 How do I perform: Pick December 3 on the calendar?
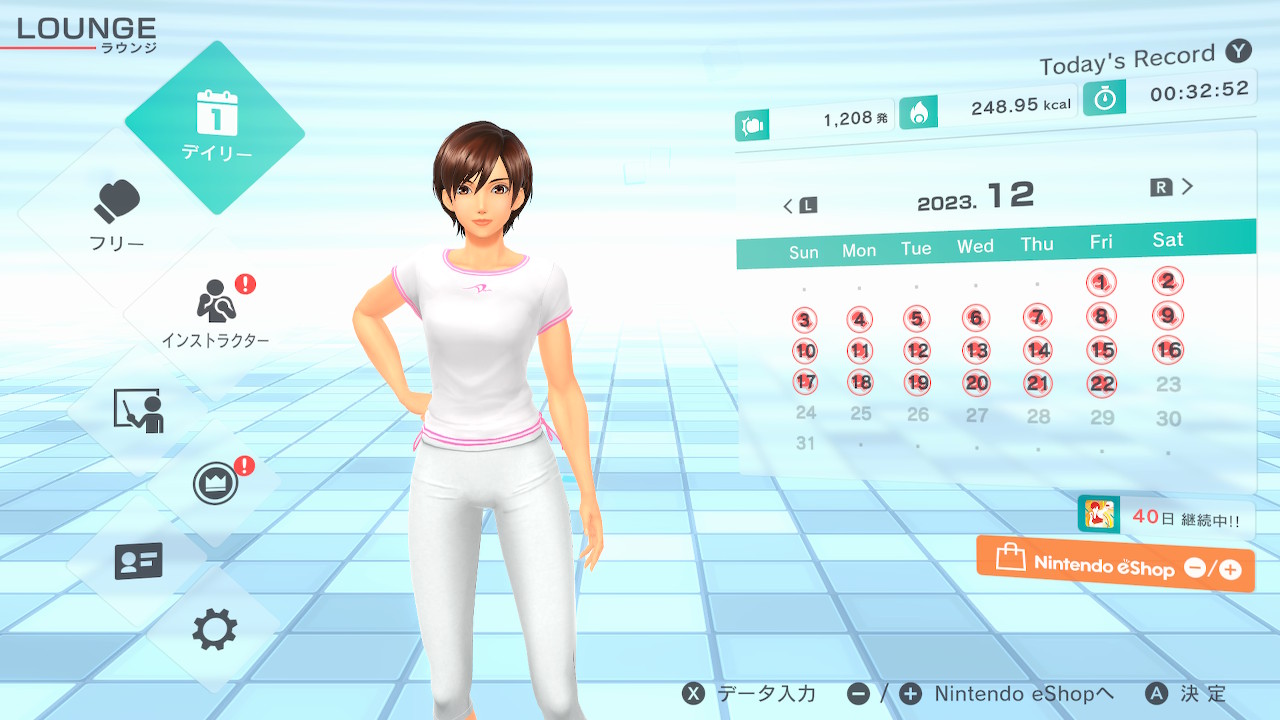tap(805, 321)
